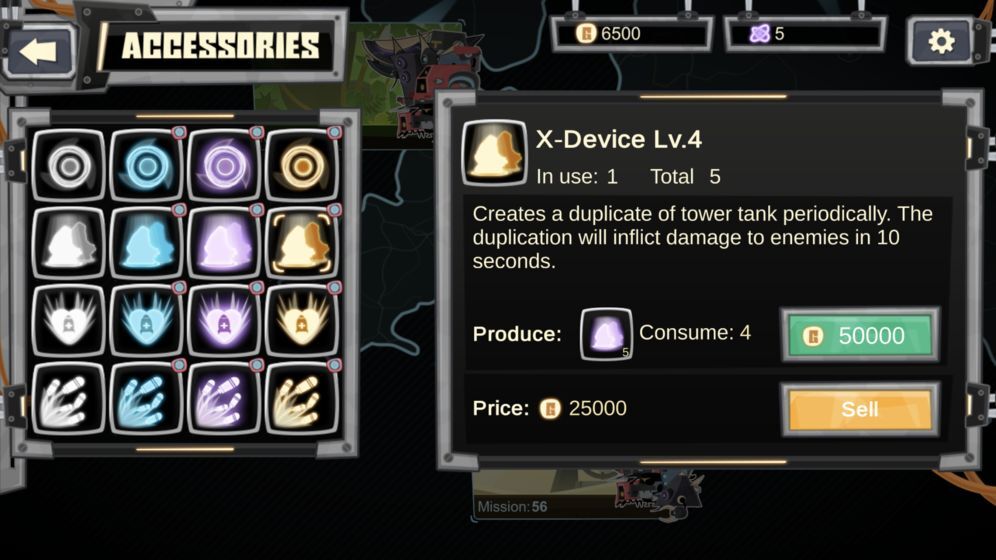This screenshot has height=560, width=996.
Task: Select the white ring accessory slot
Action: tap(68, 166)
